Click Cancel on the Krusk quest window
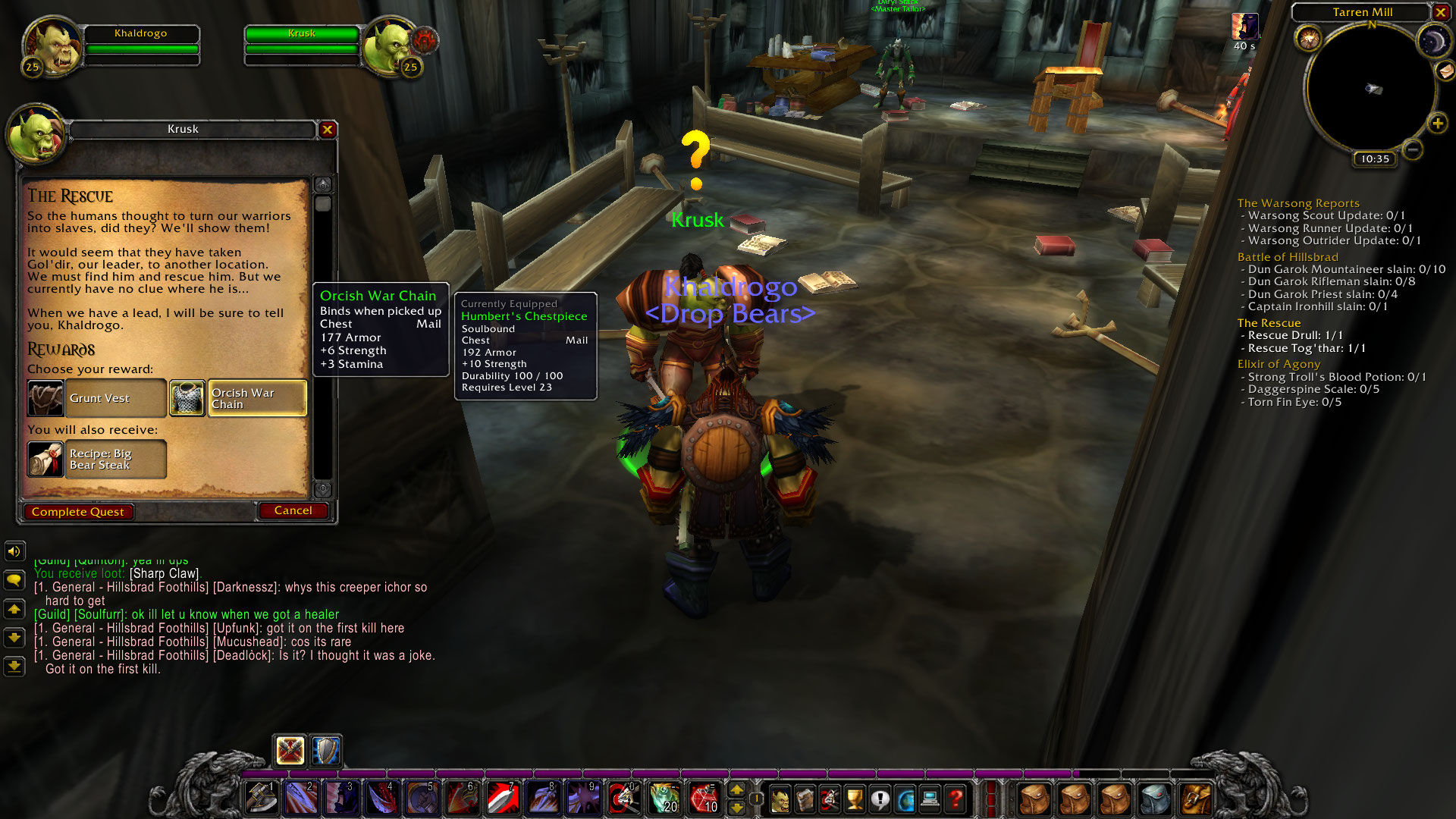The height and width of the screenshot is (819, 1456). [x=293, y=510]
